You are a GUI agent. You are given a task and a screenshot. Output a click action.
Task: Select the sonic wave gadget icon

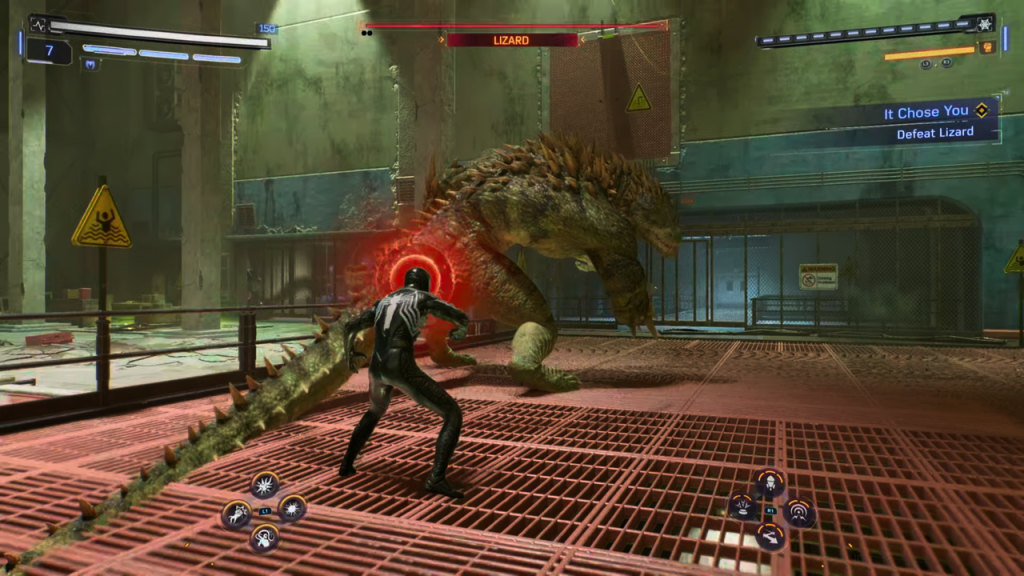[x=798, y=512]
